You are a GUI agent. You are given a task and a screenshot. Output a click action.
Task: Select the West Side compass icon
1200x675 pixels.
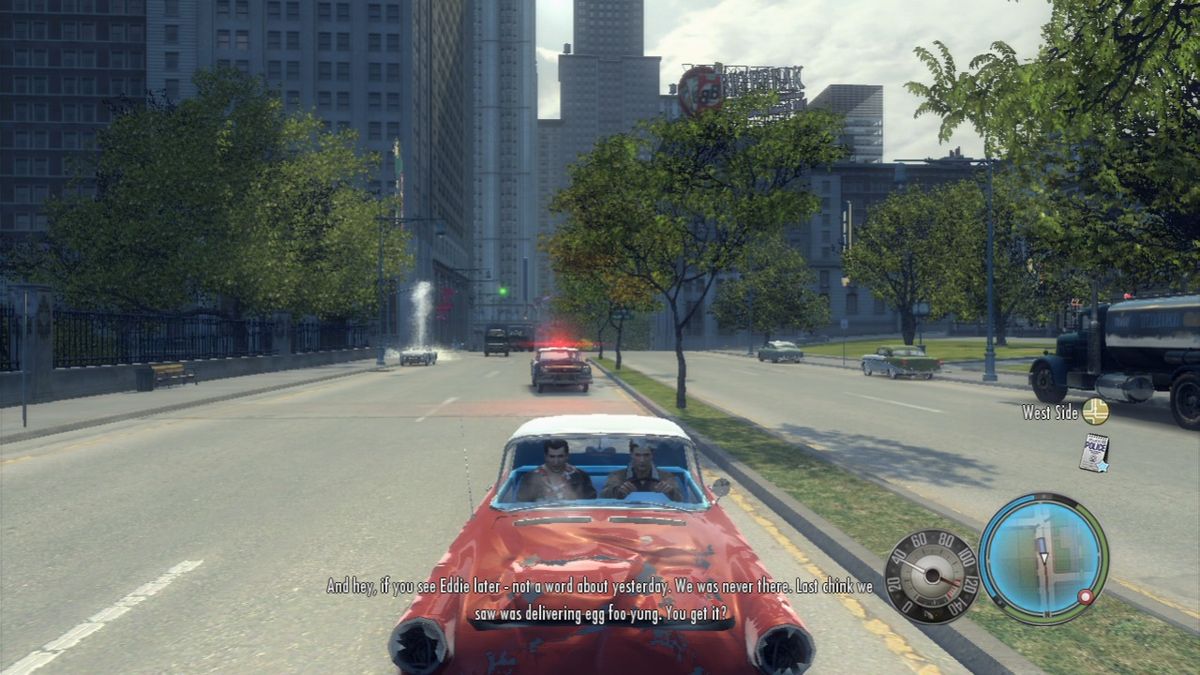pos(1095,411)
